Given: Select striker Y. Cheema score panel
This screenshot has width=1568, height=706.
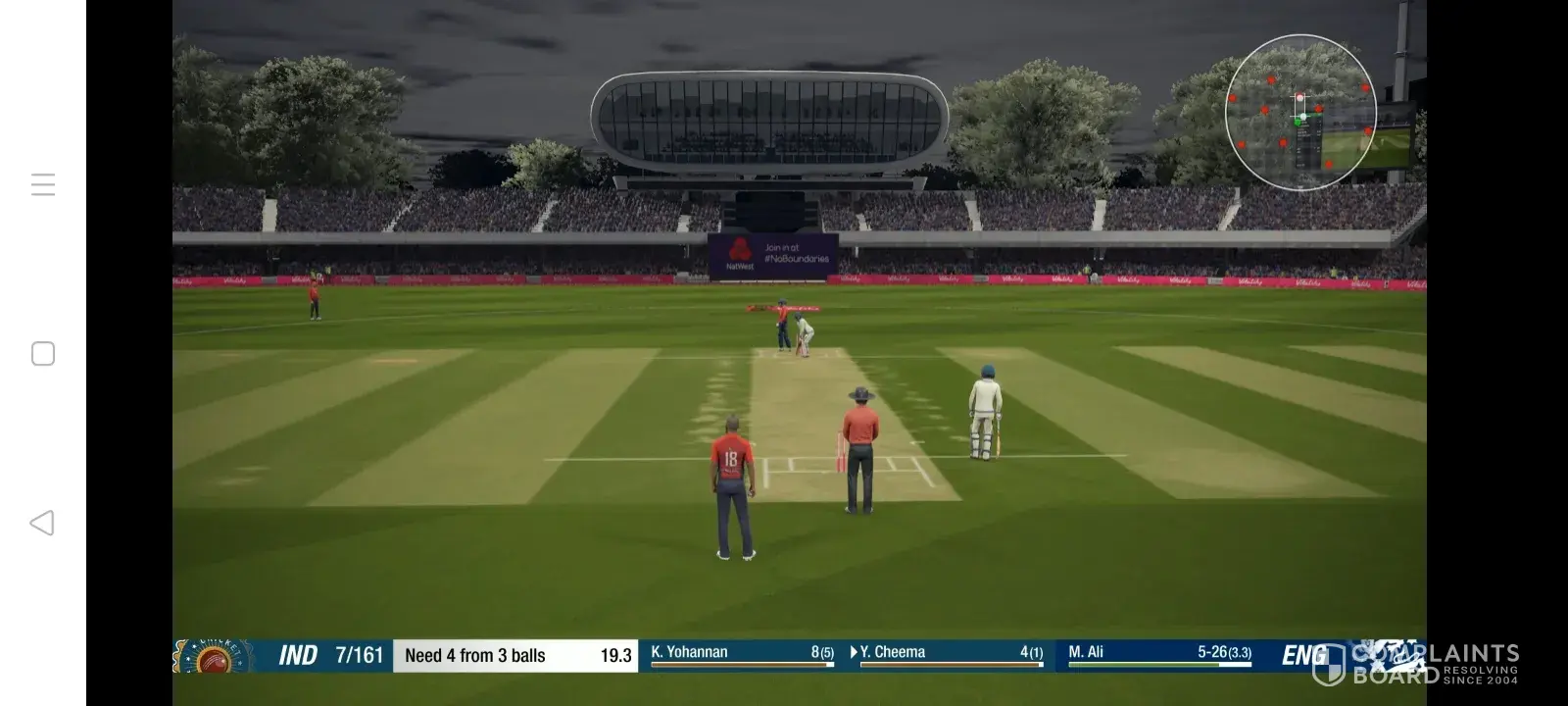Looking at the screenshot, I should [x=949, y=654].
